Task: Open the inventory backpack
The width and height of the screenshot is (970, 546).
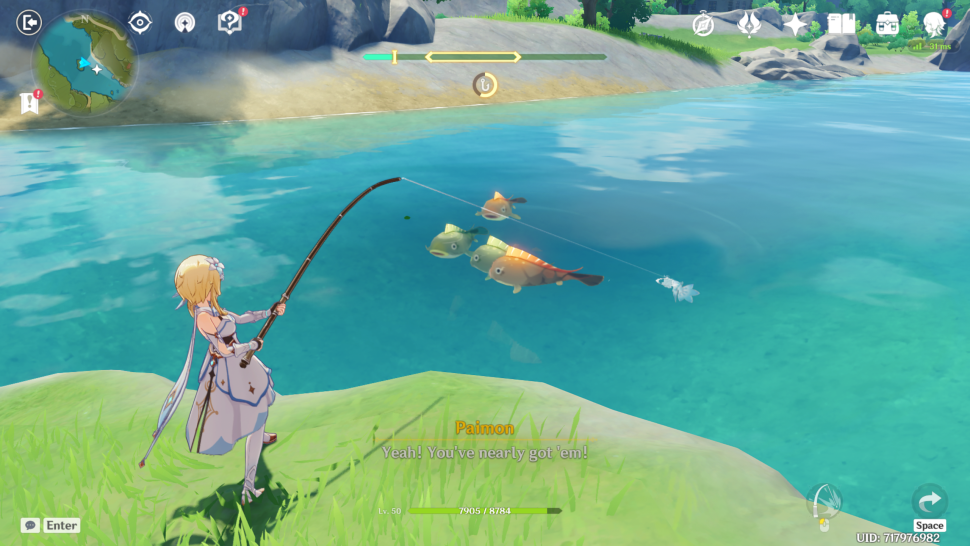Action: pos(887,24)
